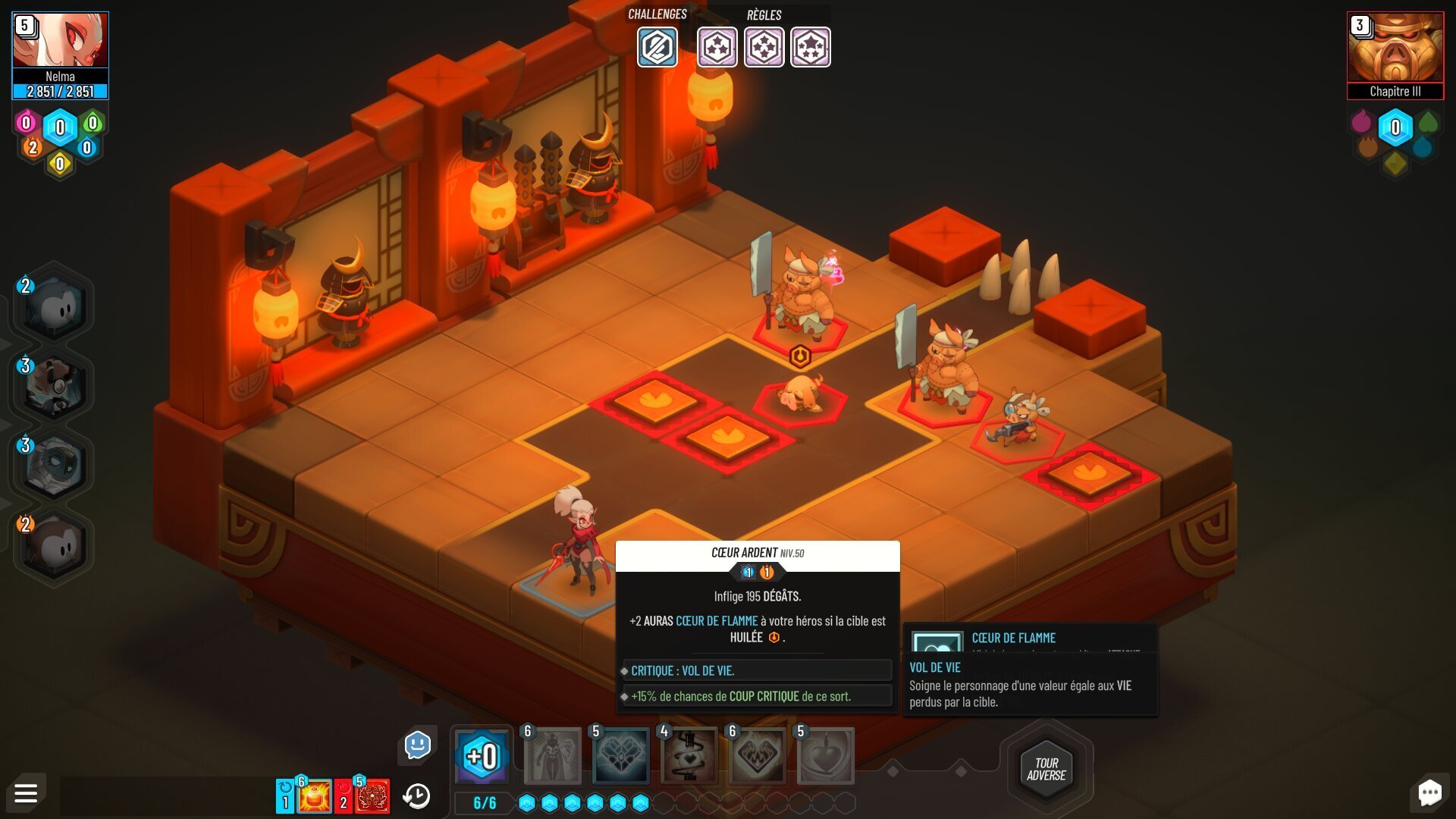Select the cost-6 flaming heart spell

(758, 756)
